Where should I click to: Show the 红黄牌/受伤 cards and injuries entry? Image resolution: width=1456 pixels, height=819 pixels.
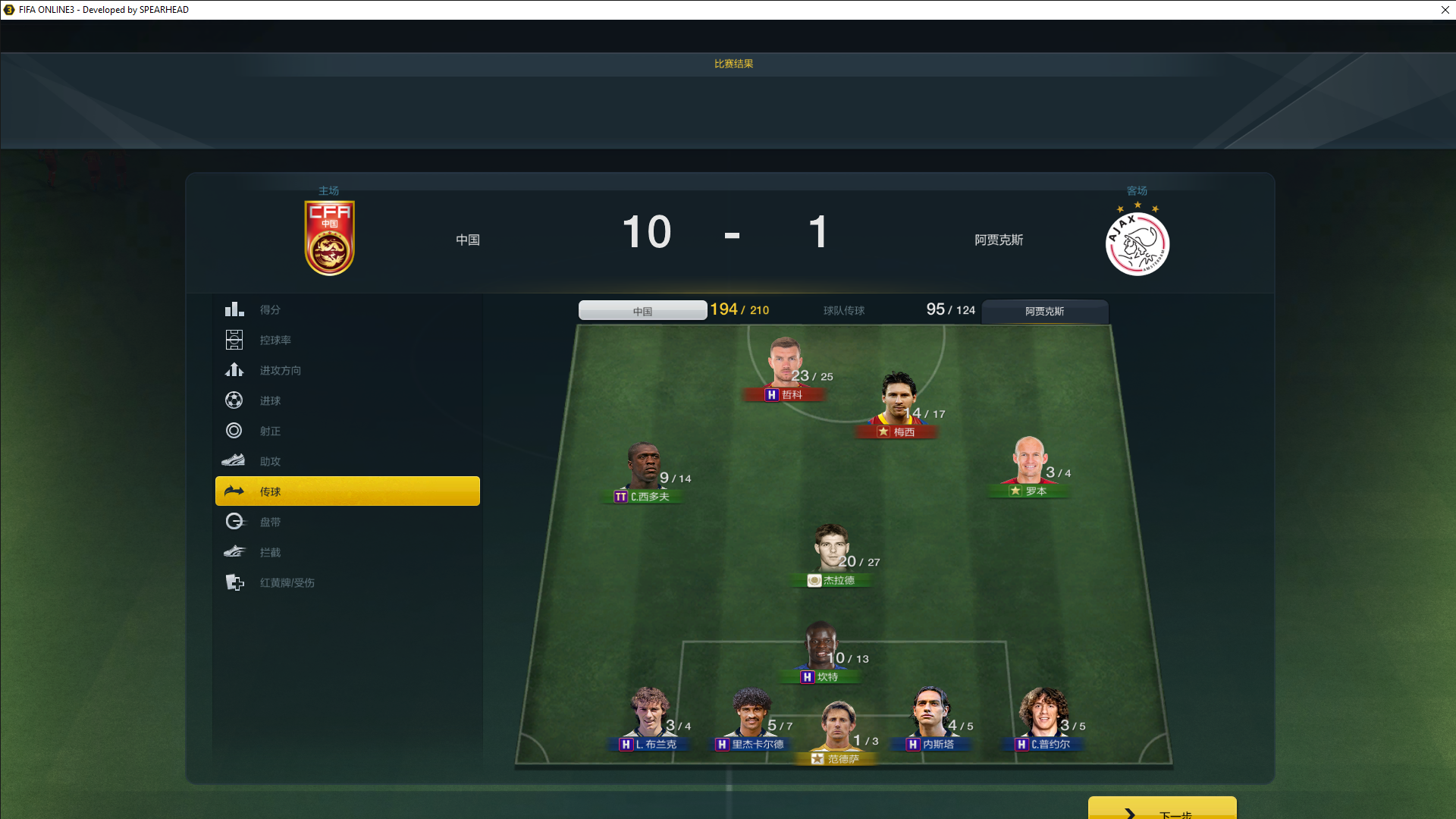tap(287, 582)
